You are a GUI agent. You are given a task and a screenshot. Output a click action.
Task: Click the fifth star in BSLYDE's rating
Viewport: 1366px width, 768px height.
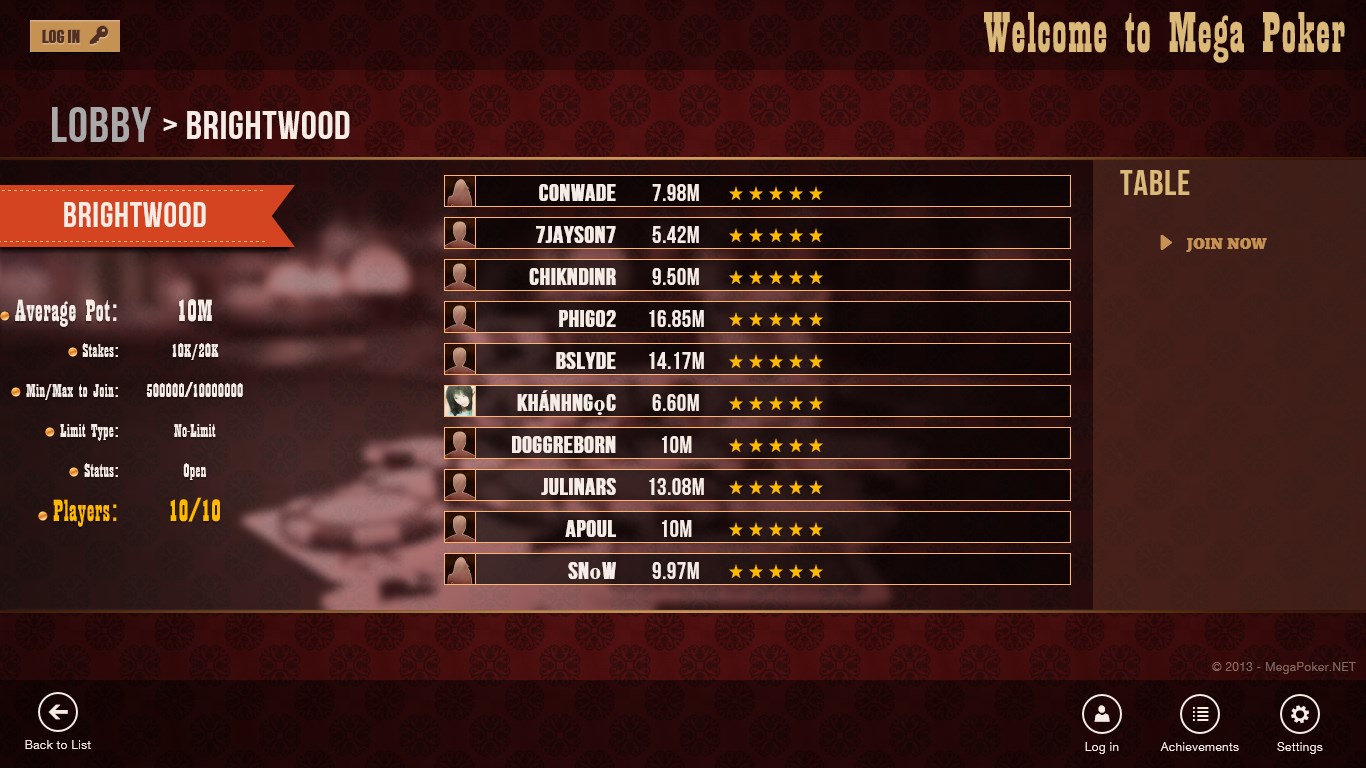click(x=817, y=359)
